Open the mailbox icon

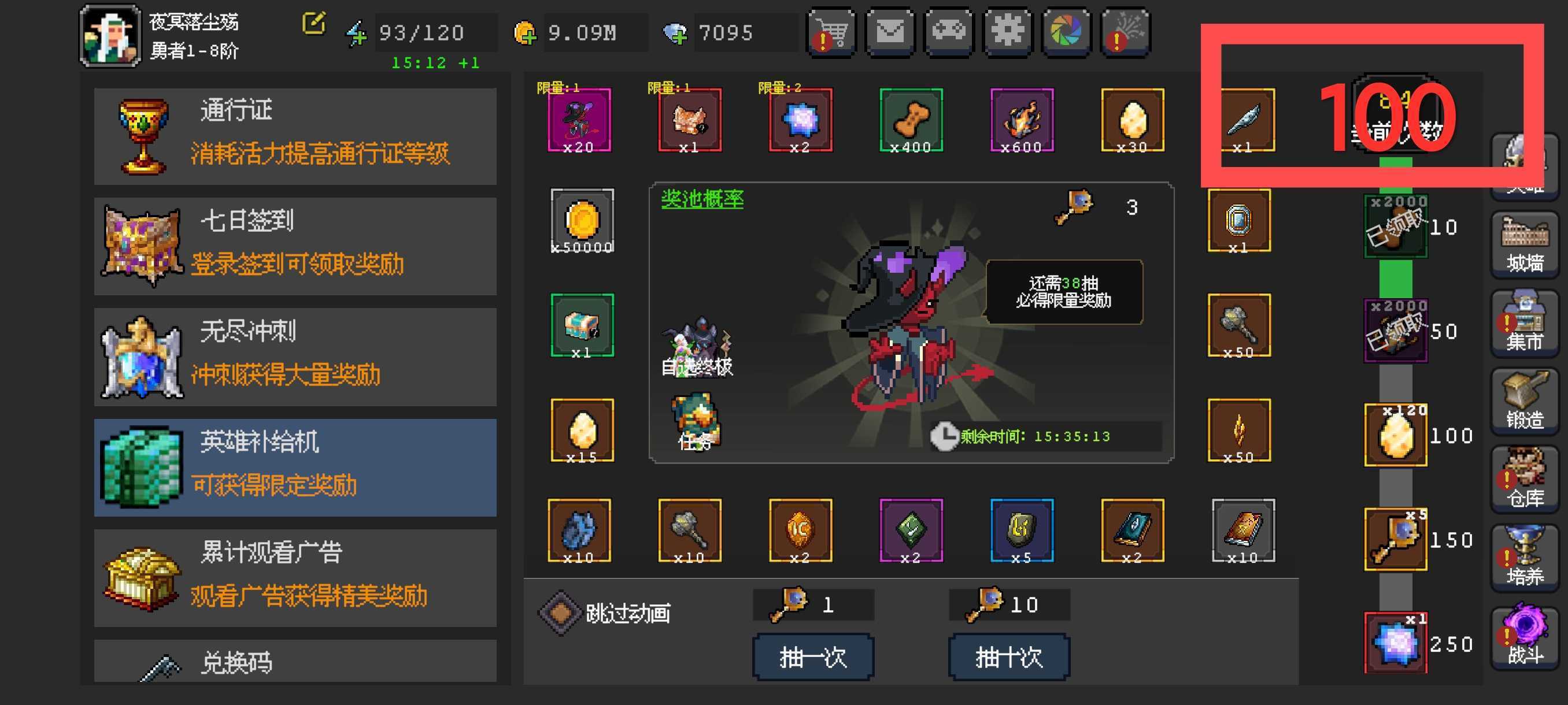[x=890, y=34]
